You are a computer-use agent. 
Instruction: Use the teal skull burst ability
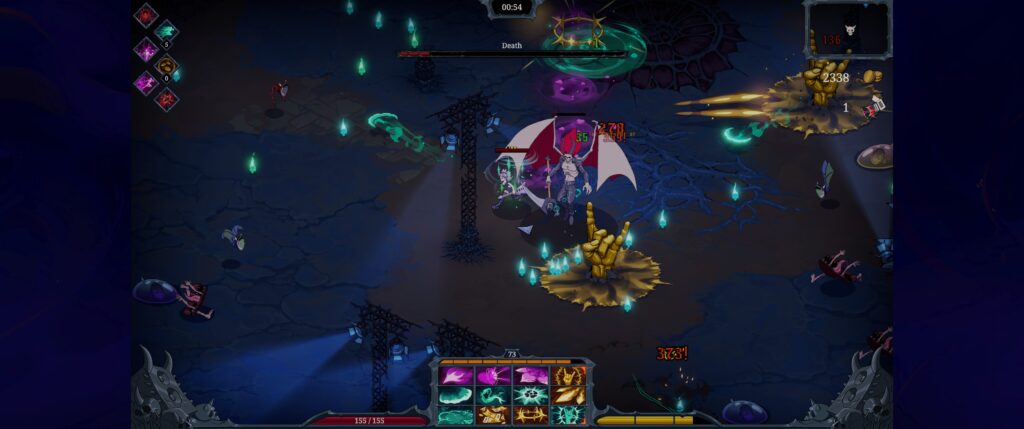(530, 395)
